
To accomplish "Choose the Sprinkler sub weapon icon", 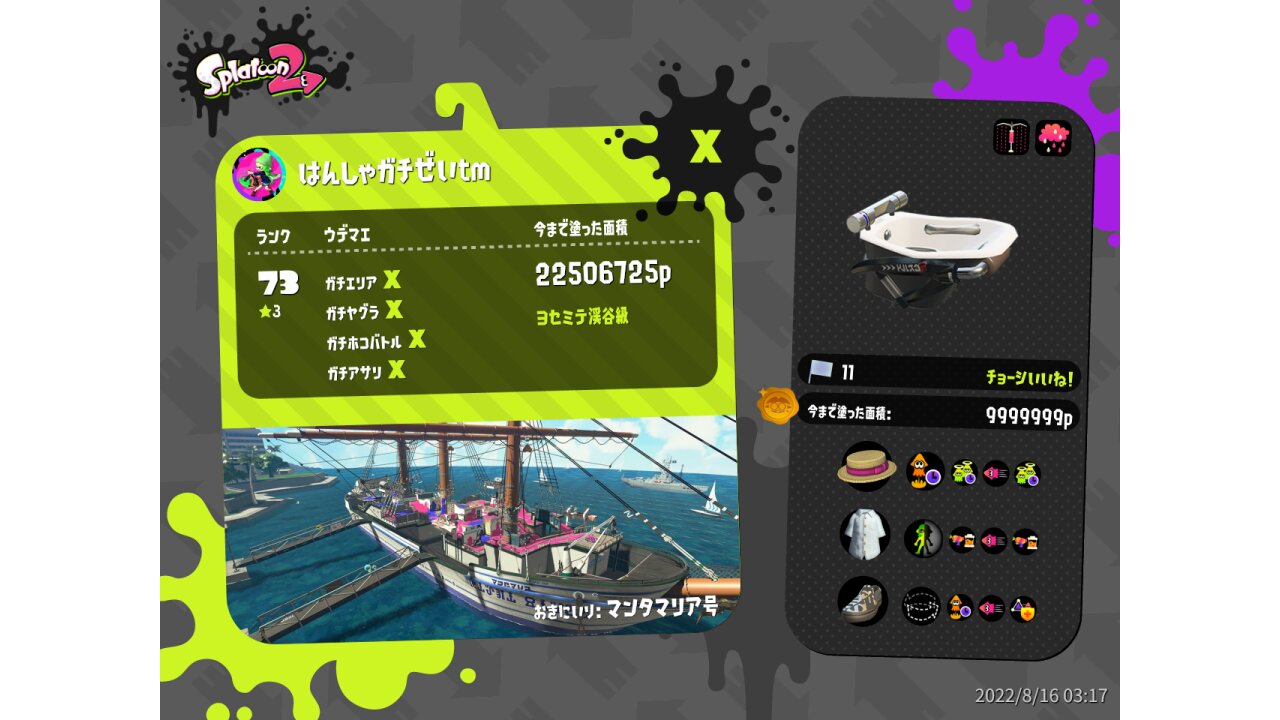I will (1011, 138).
